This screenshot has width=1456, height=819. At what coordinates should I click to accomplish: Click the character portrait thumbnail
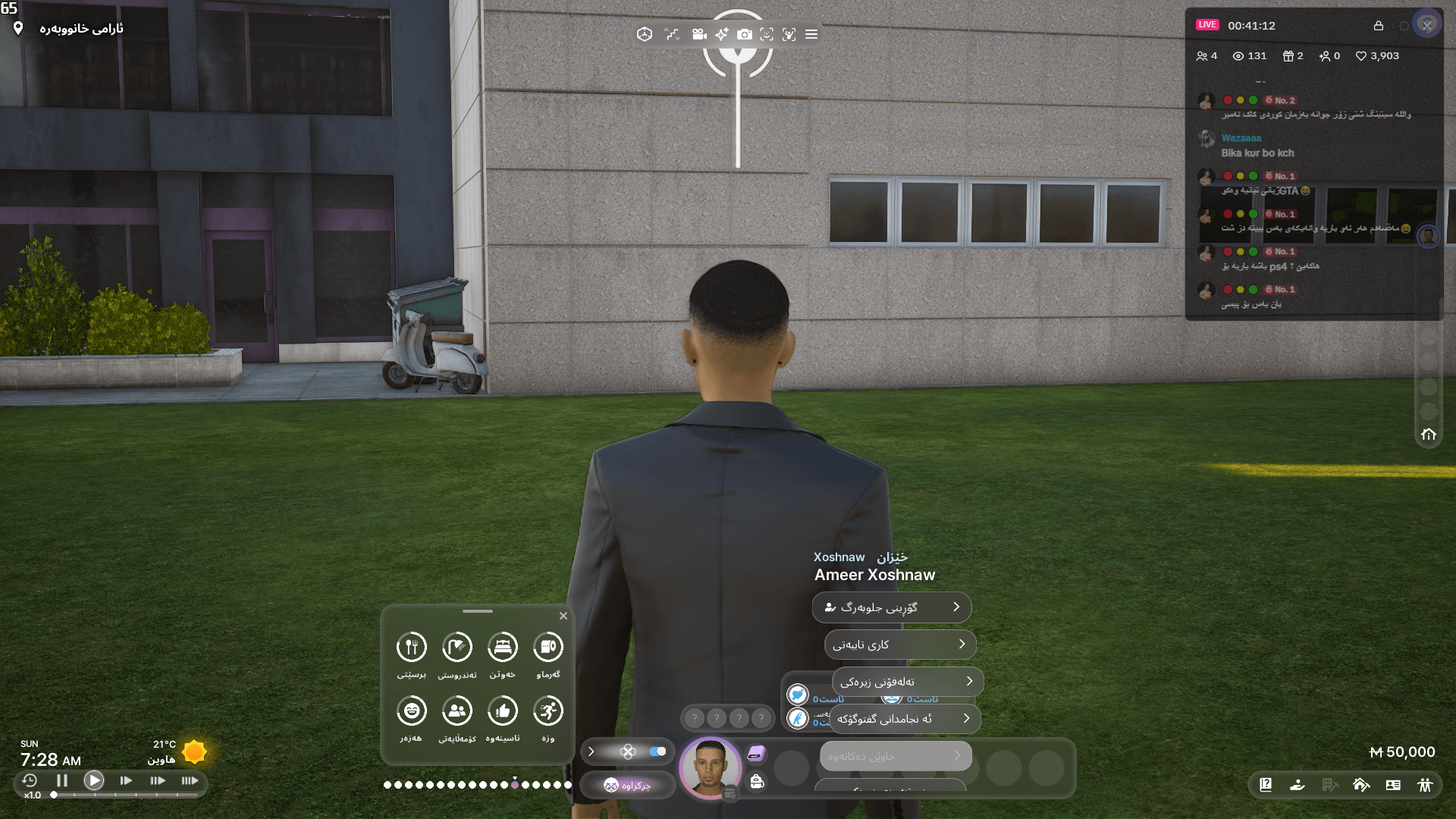click(x=711, y=768)
